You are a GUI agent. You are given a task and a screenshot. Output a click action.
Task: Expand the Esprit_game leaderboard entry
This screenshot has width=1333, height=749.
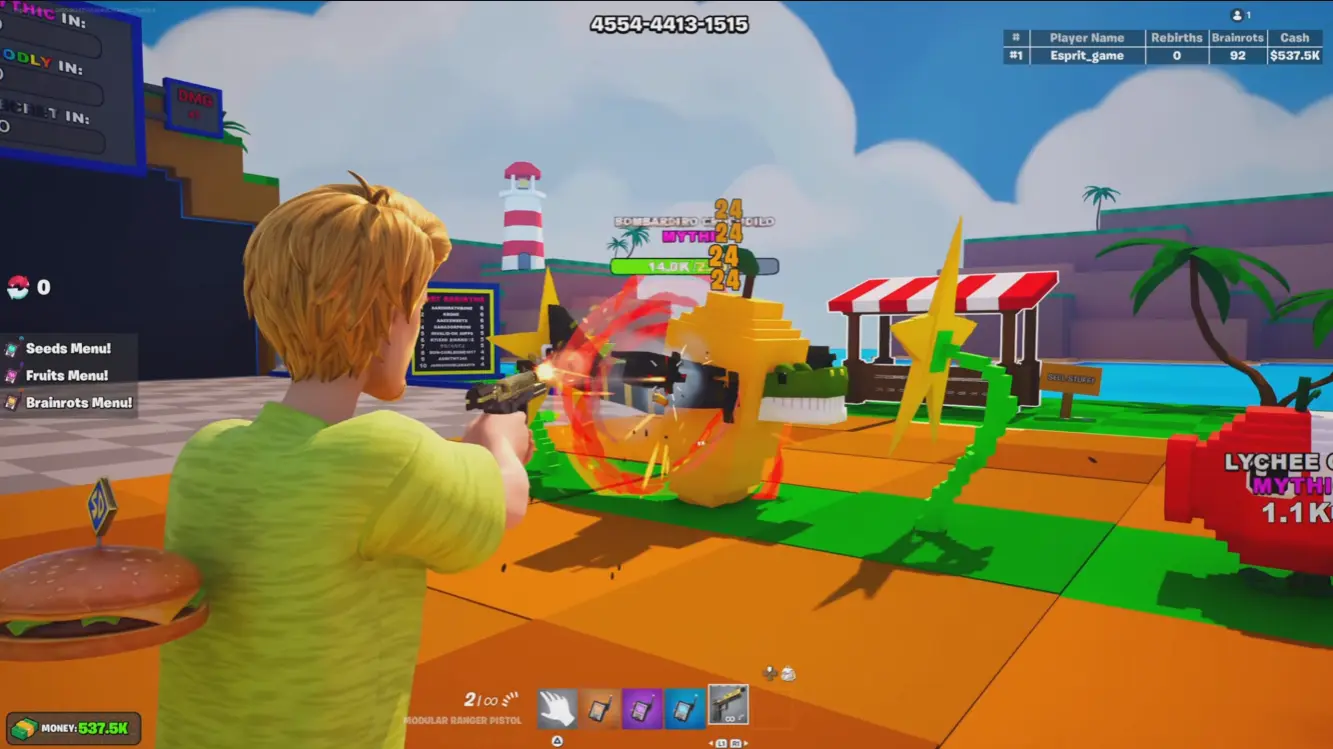tap(1087, 55)
